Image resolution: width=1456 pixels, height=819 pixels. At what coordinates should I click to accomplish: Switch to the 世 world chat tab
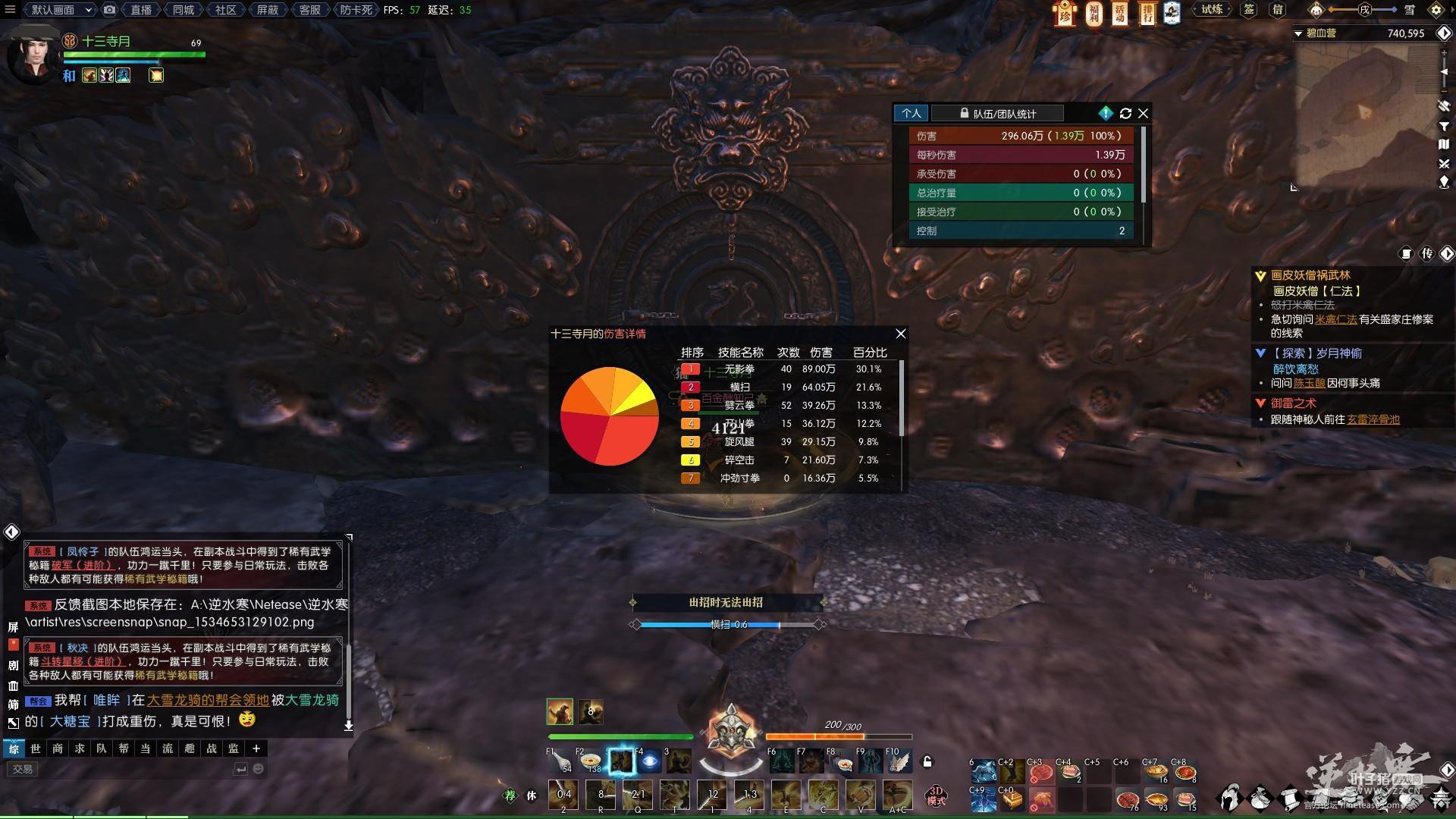coord(36,748)
